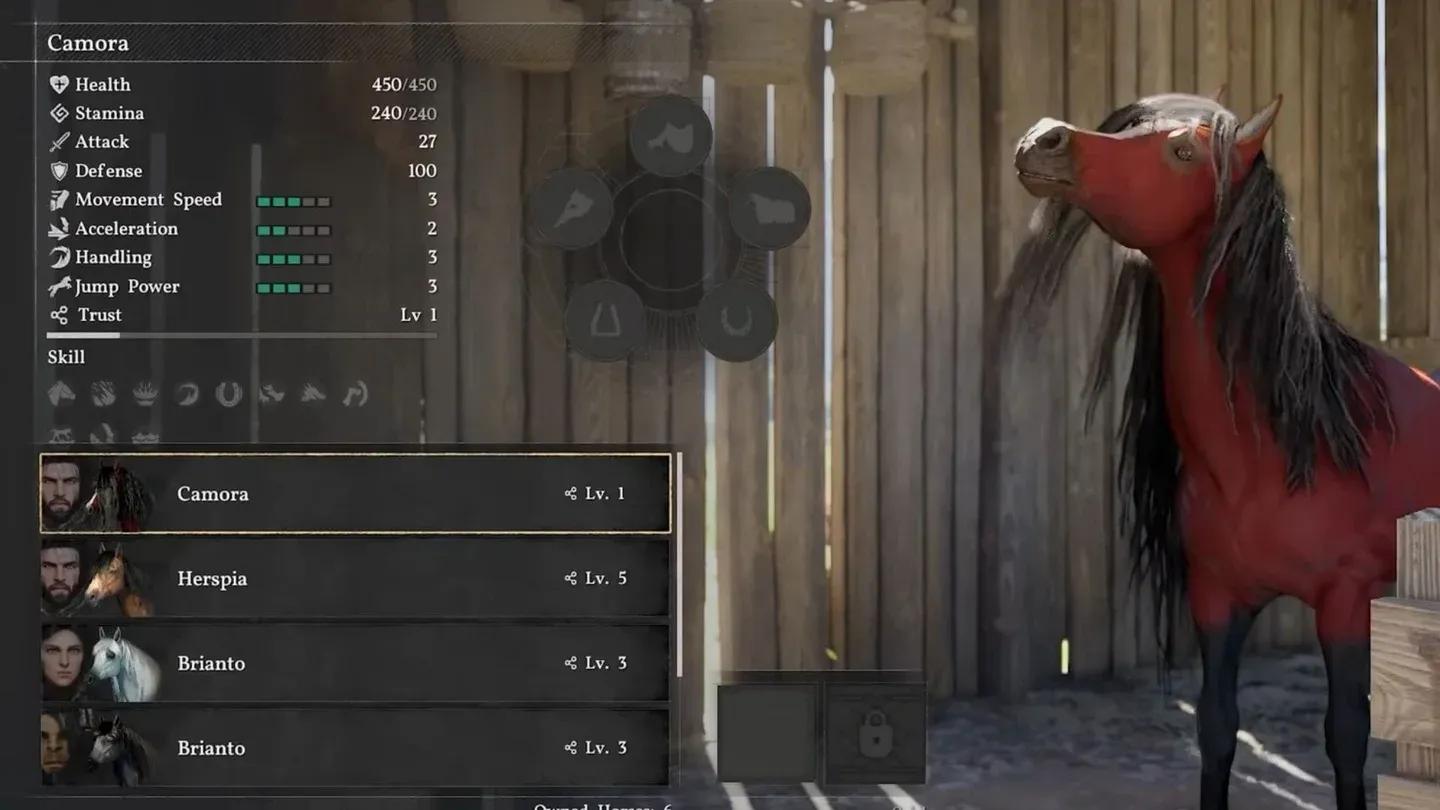The image size is (1440, 810).
Task: Select the second Brianto horse entry
Action: coord(350,748)
